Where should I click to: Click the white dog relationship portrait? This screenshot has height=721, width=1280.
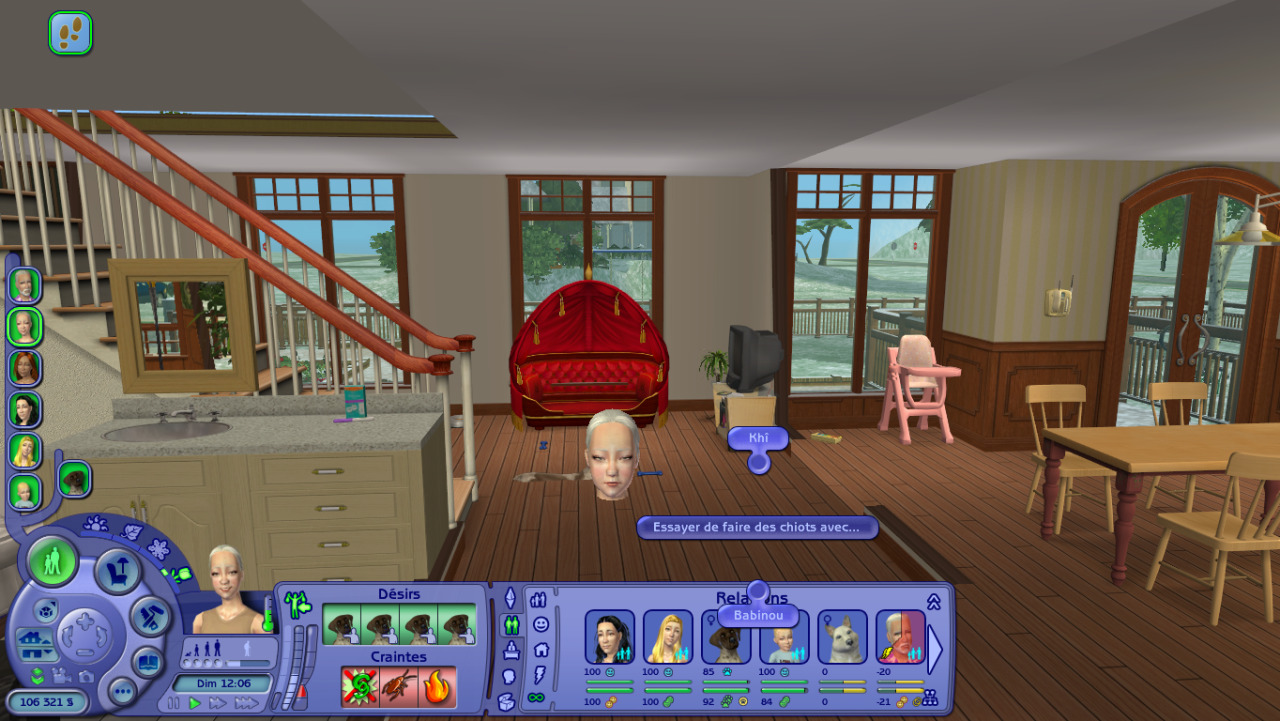click(x=842, y=637)
